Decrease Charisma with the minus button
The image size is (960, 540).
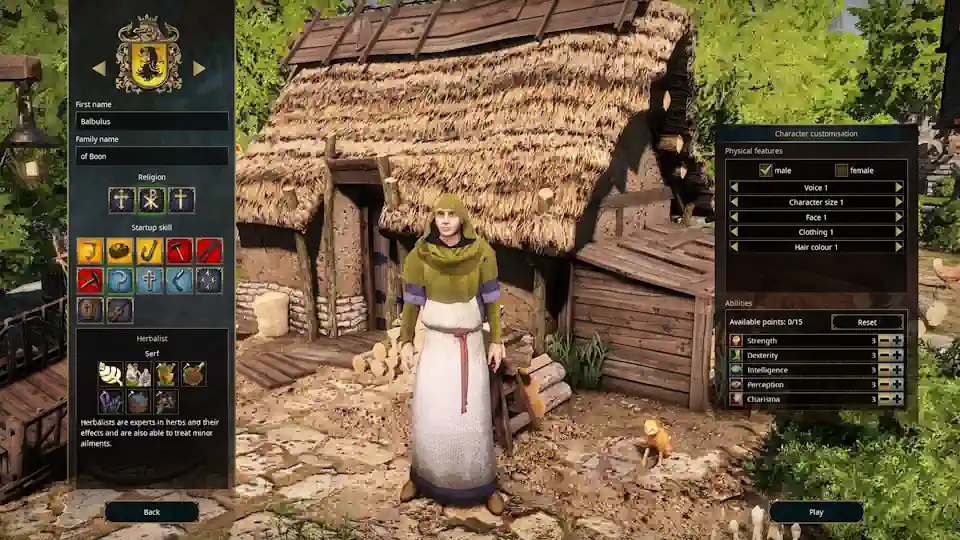pos(885,399)
